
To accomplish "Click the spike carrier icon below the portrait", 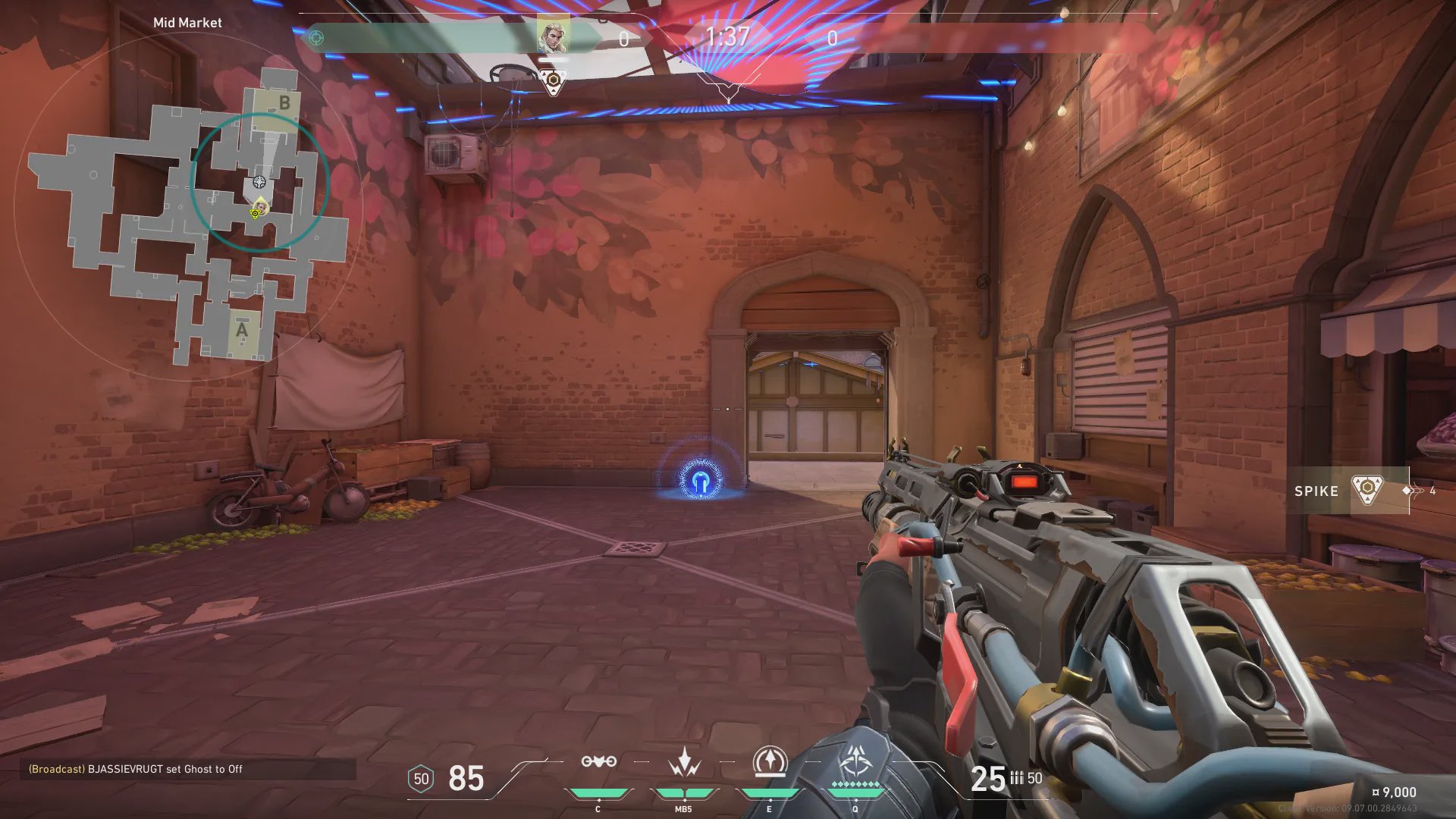I will click(x=554, y=80).
